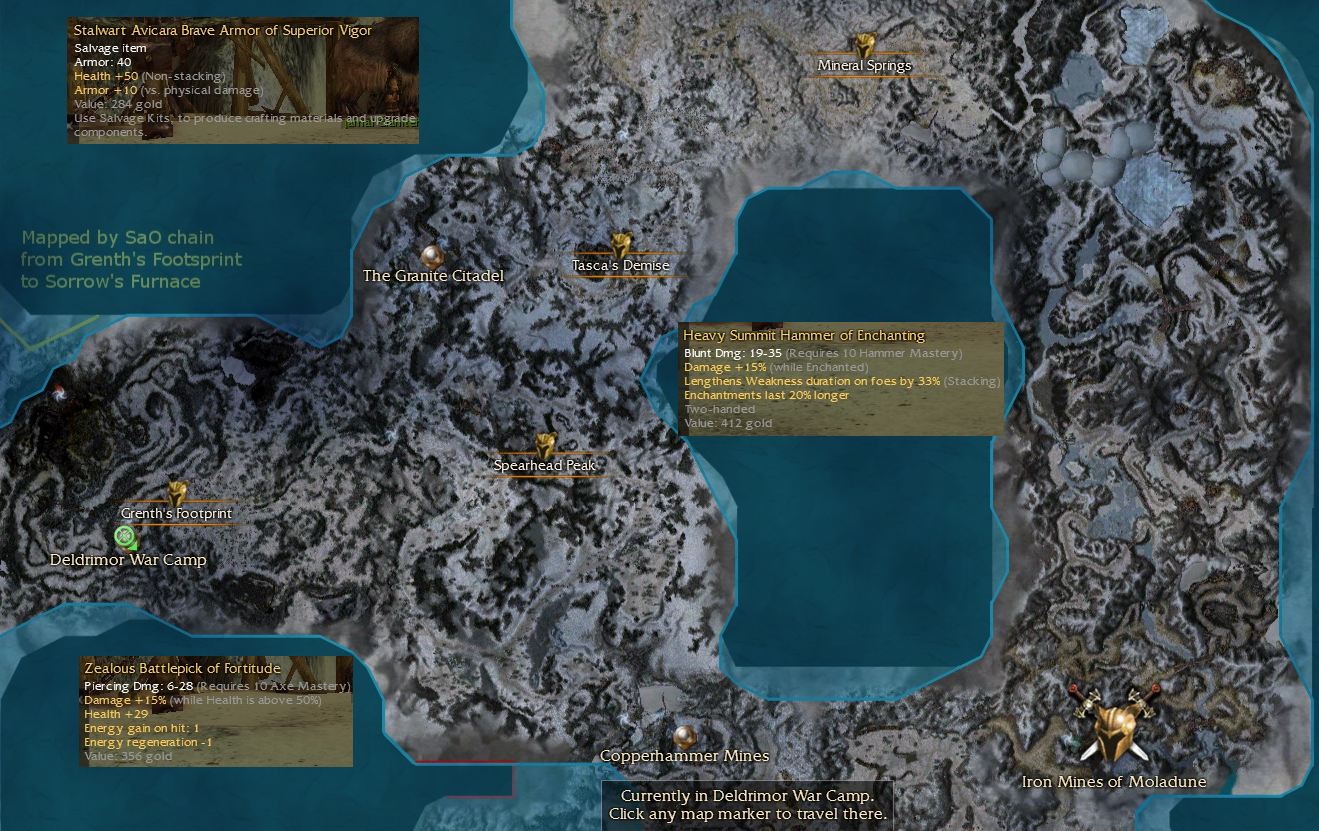The width and height of the screenshot is (1319, 831).
Task: Choose the Spearhead Peak map marker
Action: coord(546,446)
